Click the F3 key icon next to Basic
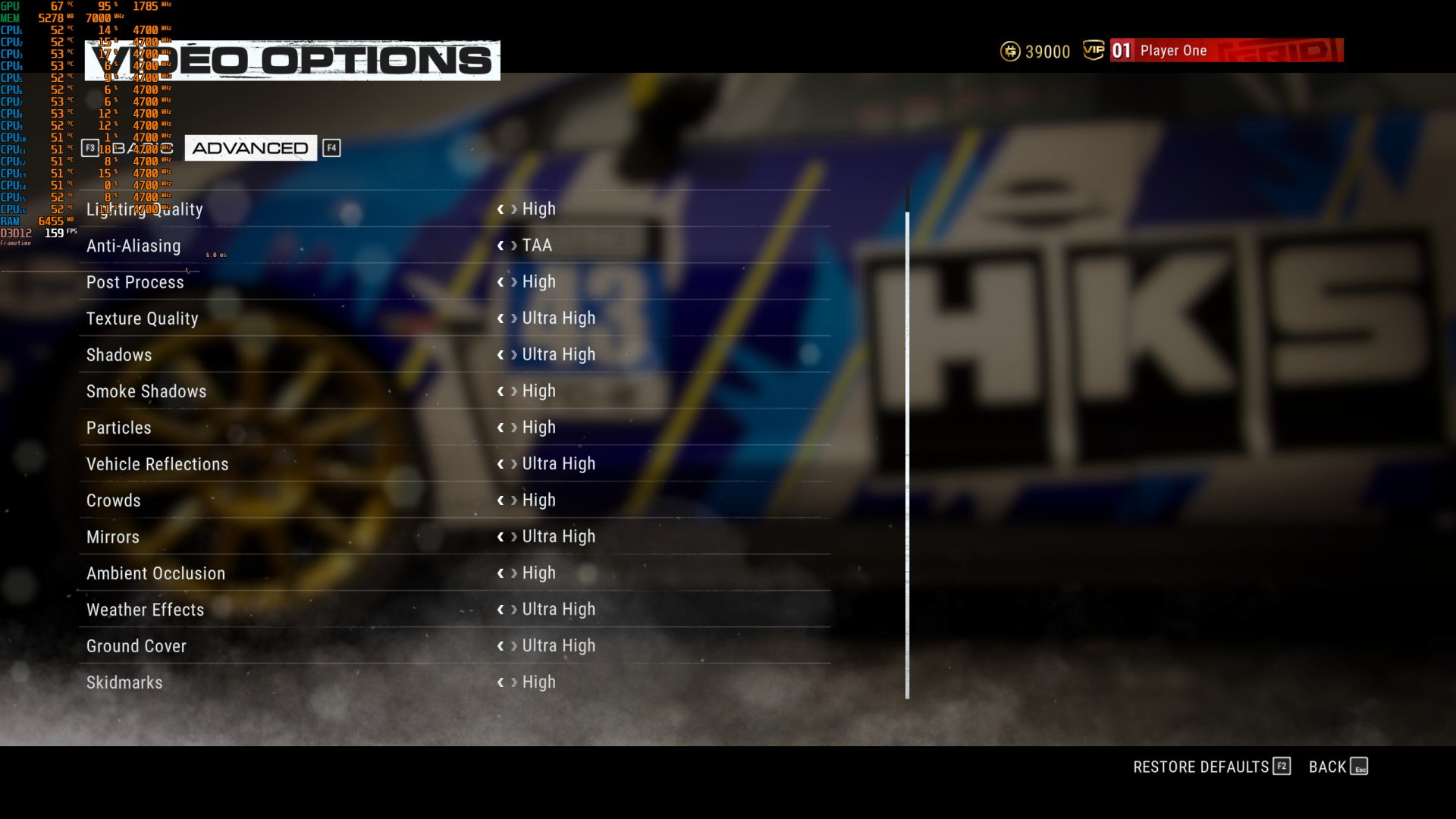Screen dimensions: 1456x819 point(89,149)
